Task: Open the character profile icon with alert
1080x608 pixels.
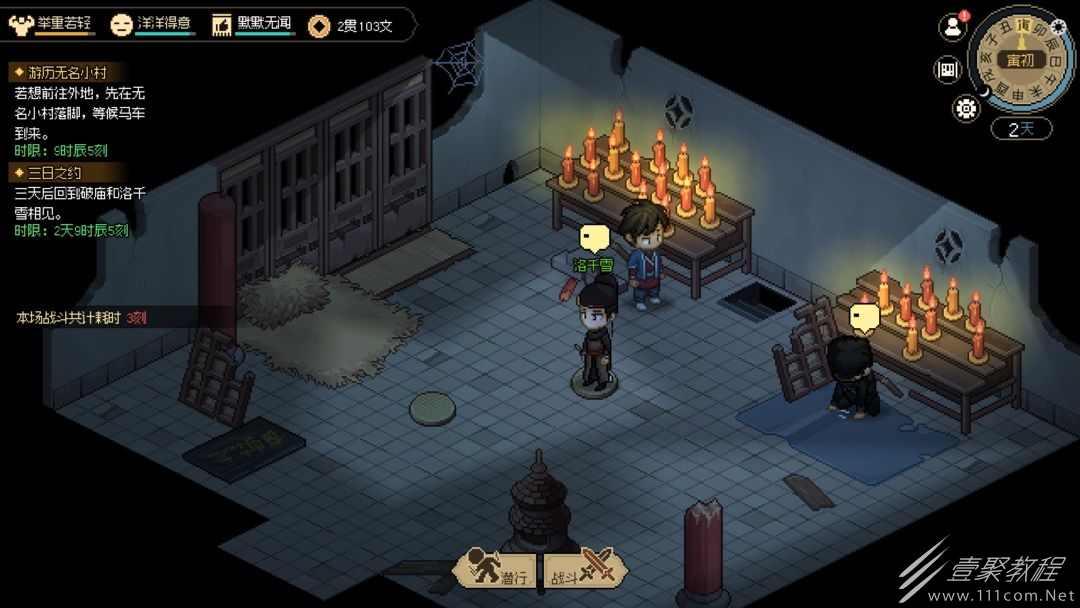Action: pyautogui.click(x=952, y=27)
